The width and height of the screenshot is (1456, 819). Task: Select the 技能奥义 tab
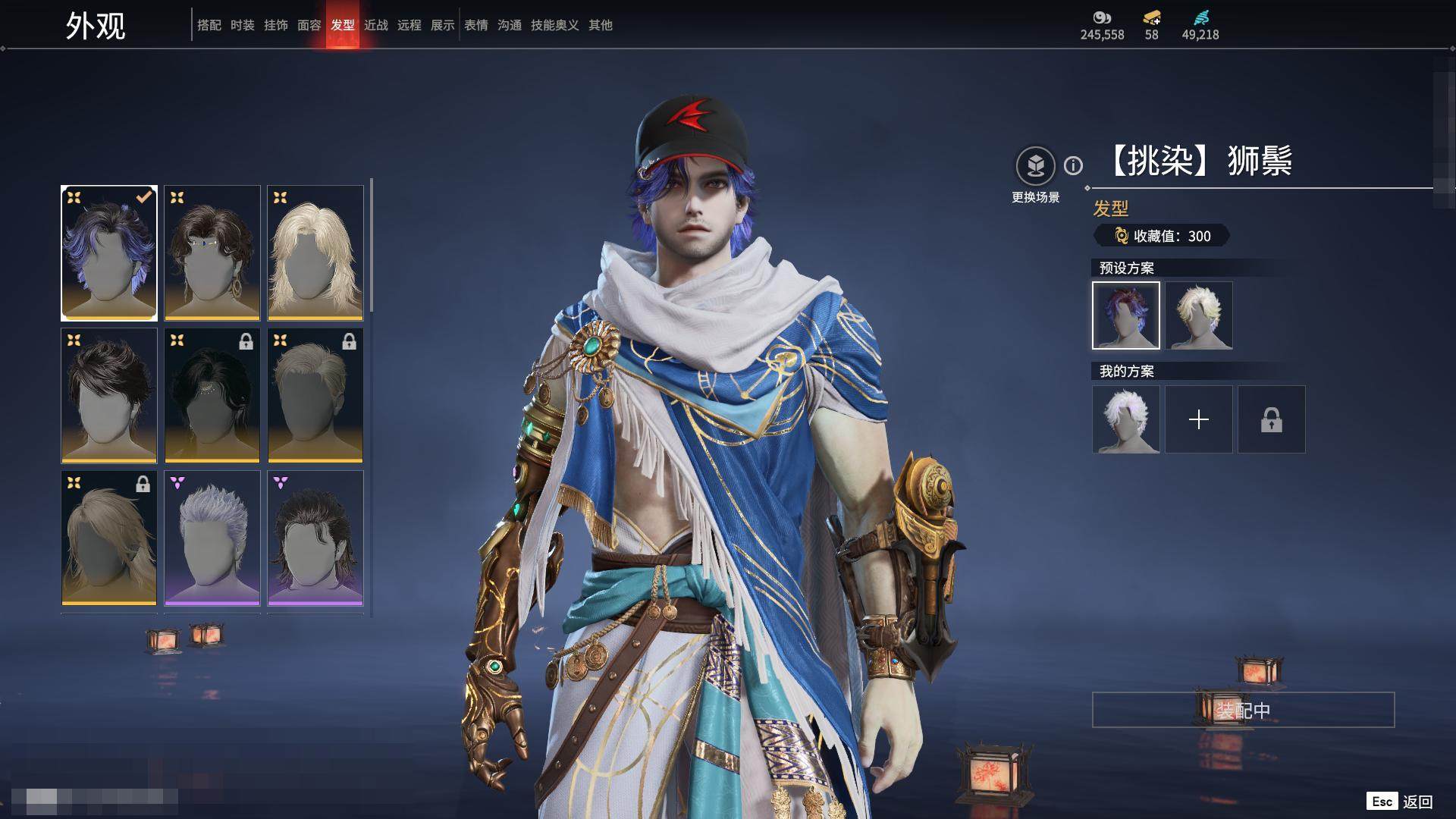click(x=554, y=25)
